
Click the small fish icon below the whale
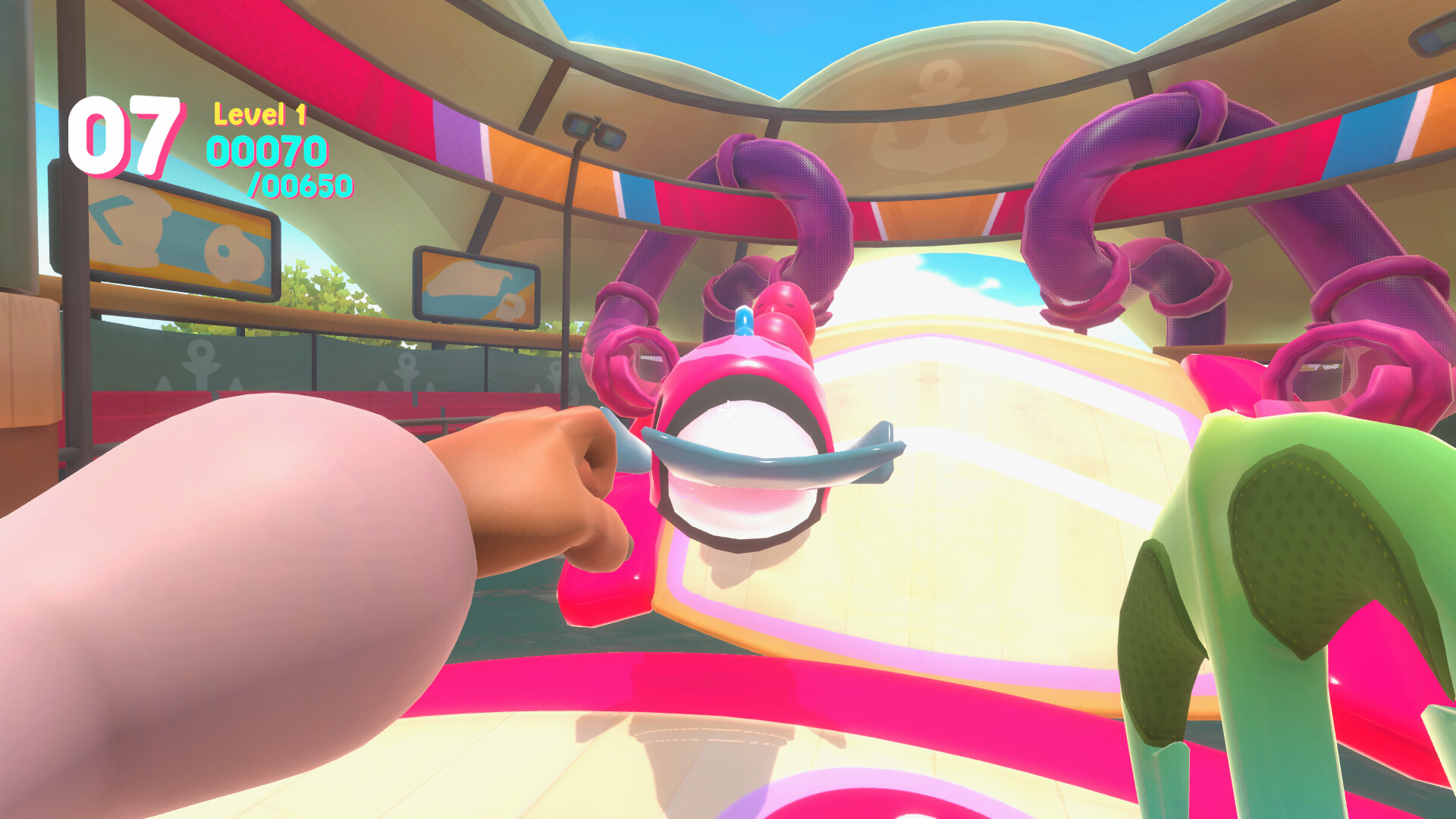click(510, 307)
